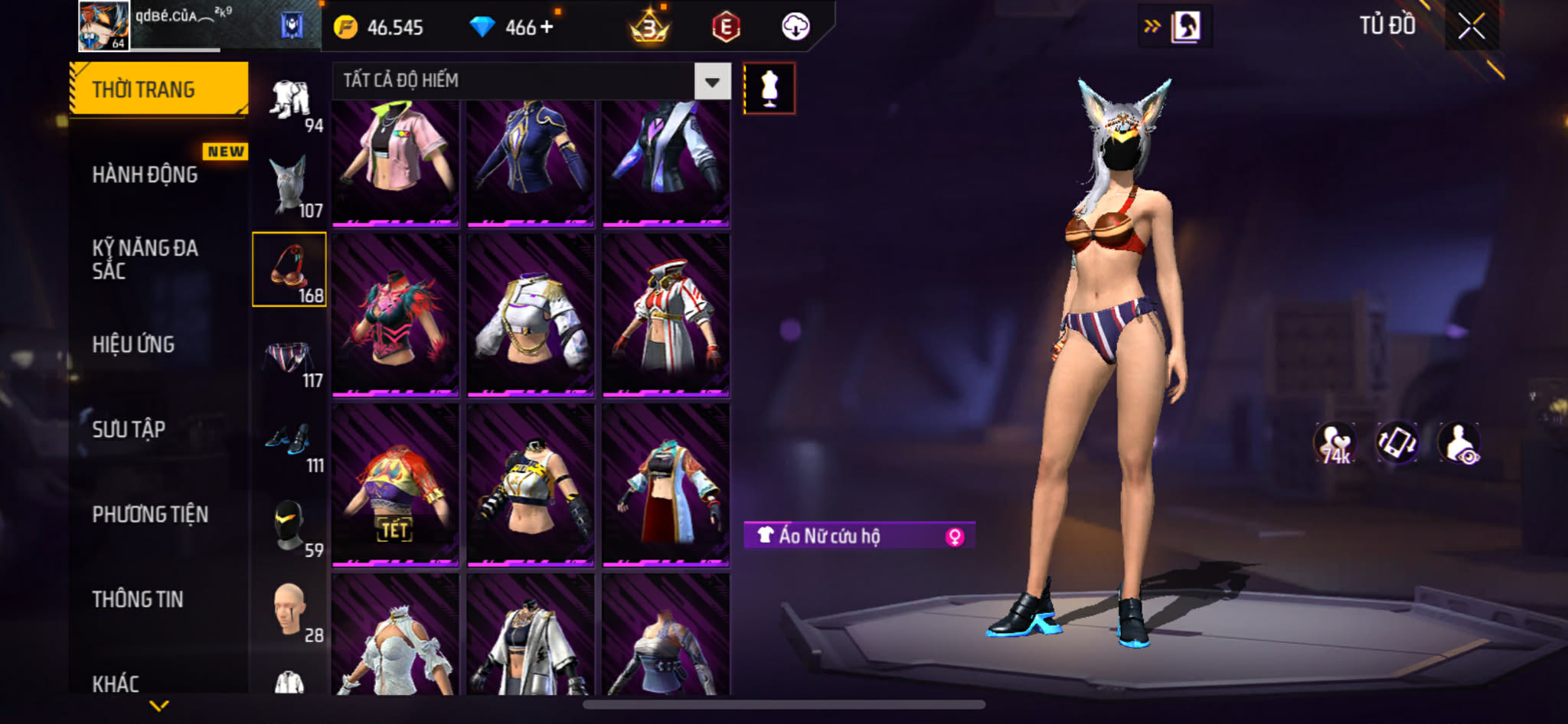
Task: Choose the white and gold uniform top
Action: tap(531, 315)
